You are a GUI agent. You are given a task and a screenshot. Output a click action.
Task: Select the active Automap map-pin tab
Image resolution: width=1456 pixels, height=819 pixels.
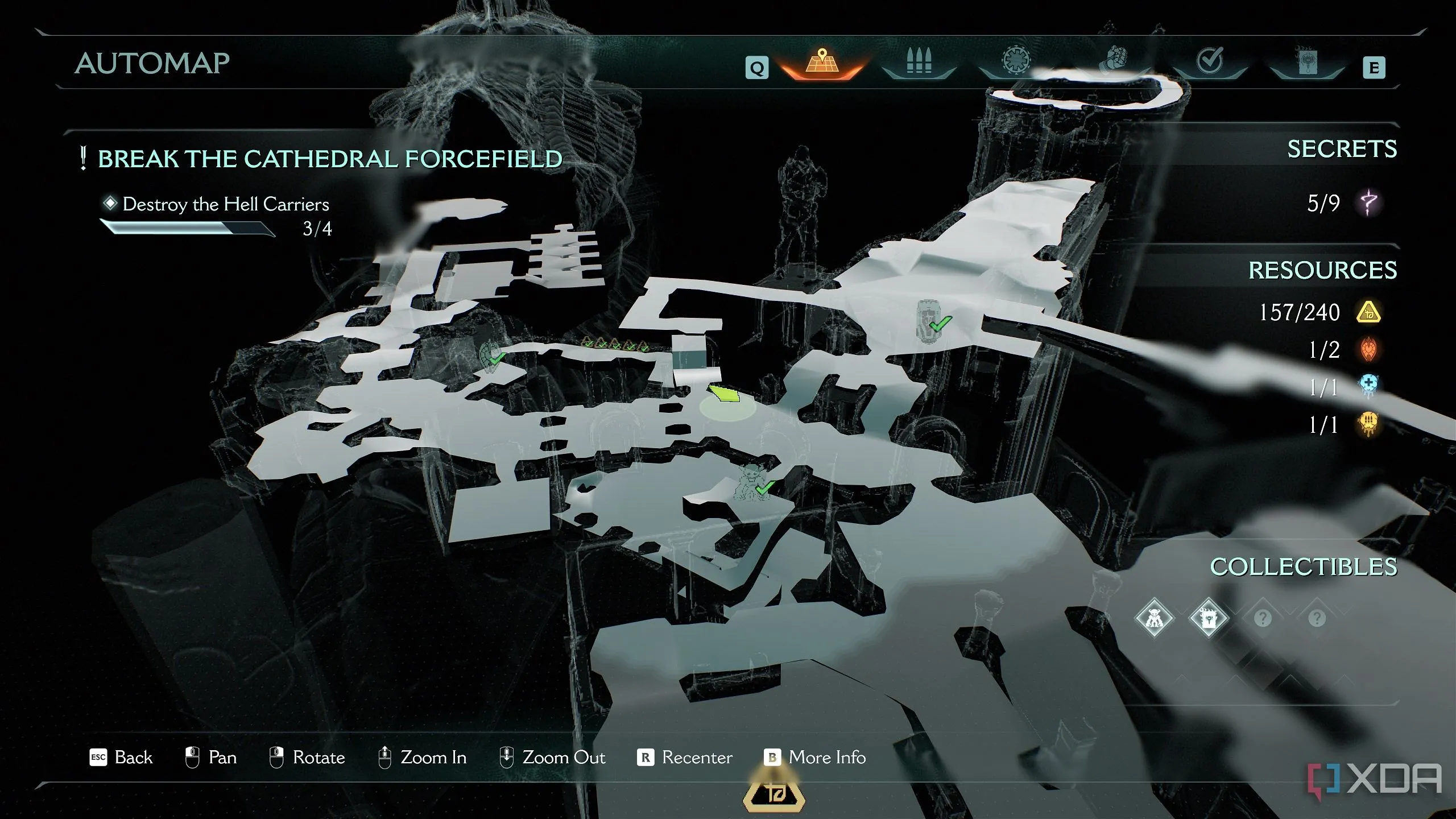821,63
